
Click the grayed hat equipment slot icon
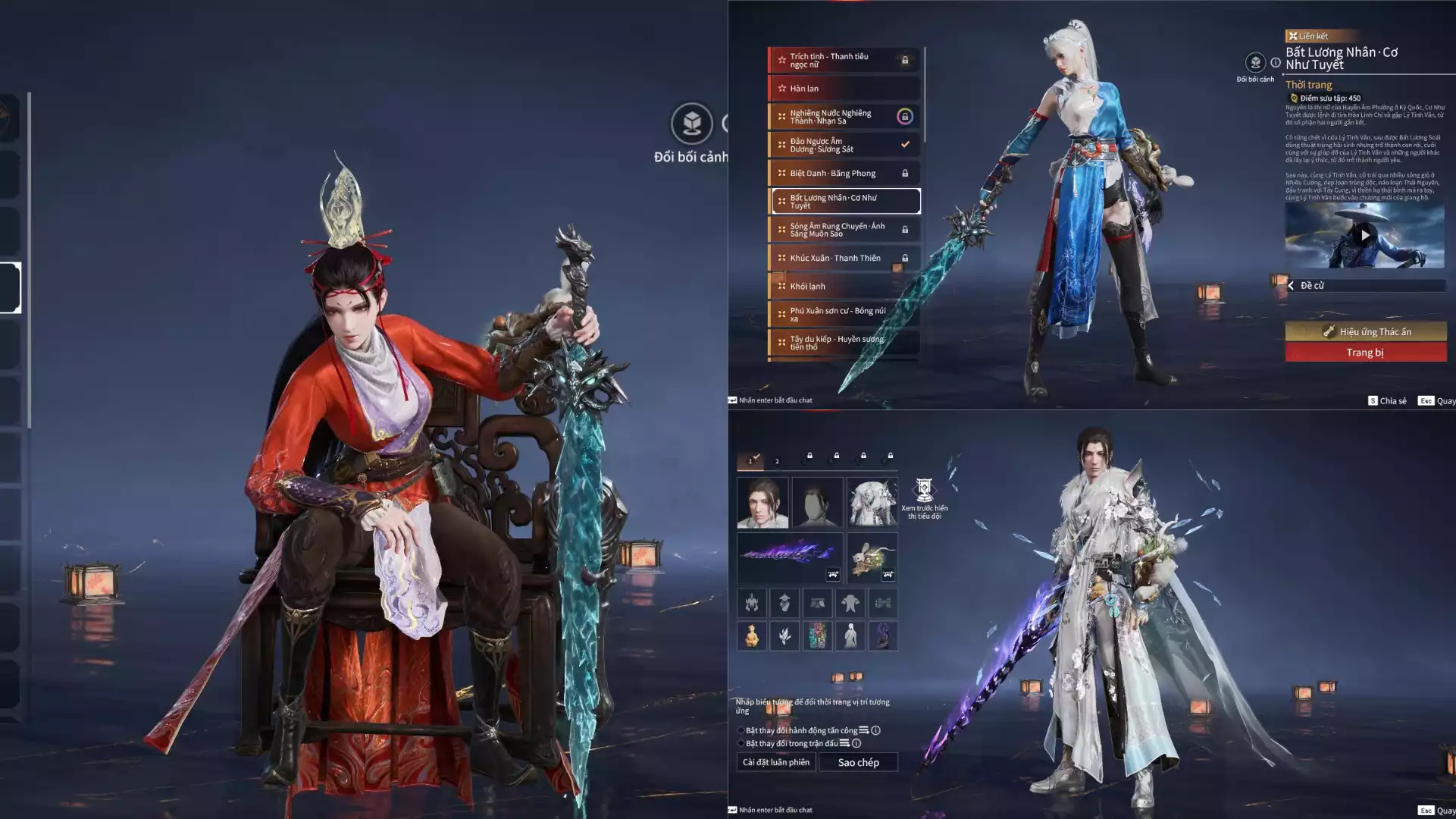[x=784, y=603]
